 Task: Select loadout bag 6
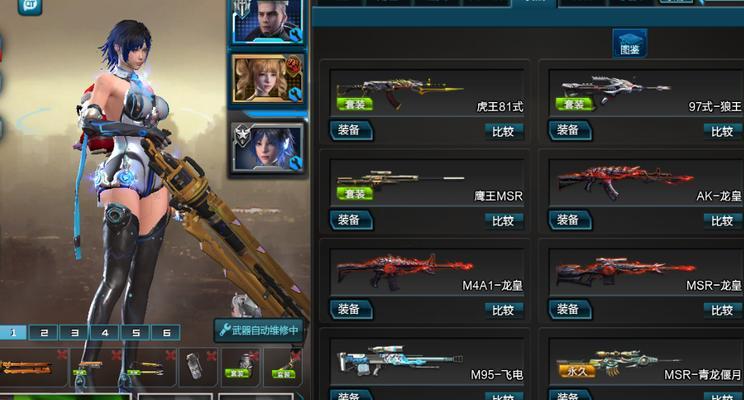166,332
